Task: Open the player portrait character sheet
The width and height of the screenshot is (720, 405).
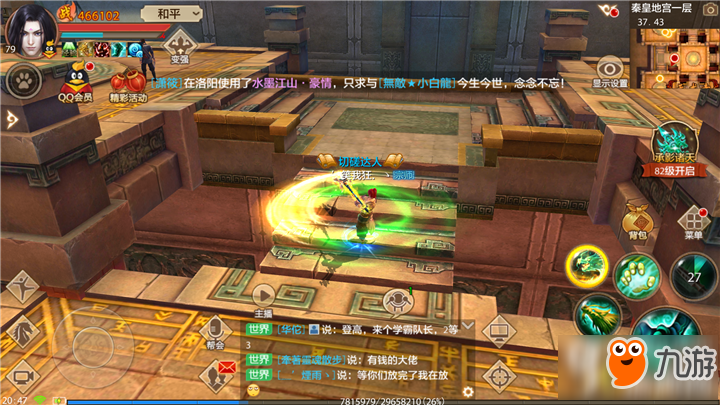Action: click(x=22, y=24)
